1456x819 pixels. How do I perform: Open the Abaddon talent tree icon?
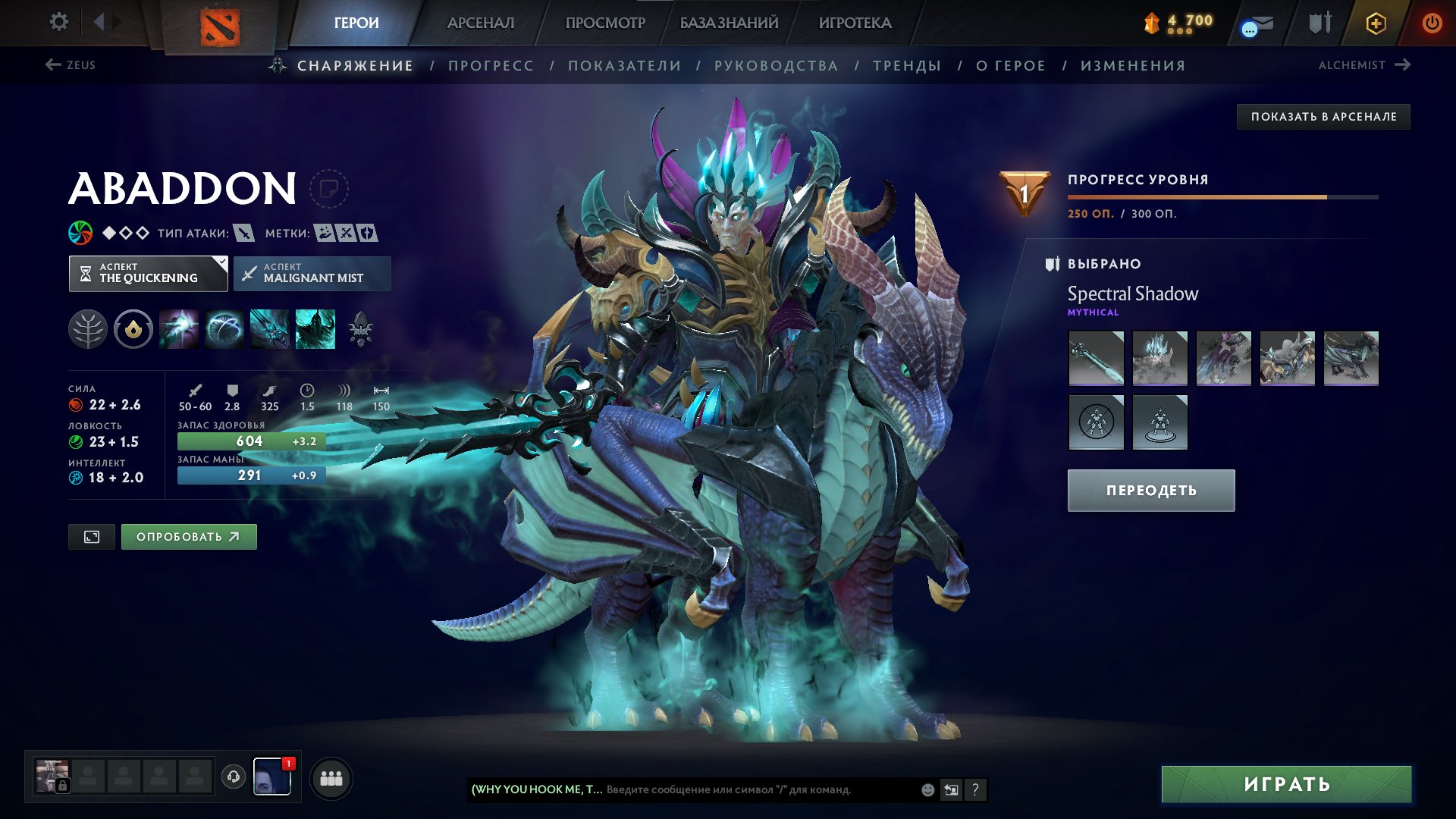89,329
